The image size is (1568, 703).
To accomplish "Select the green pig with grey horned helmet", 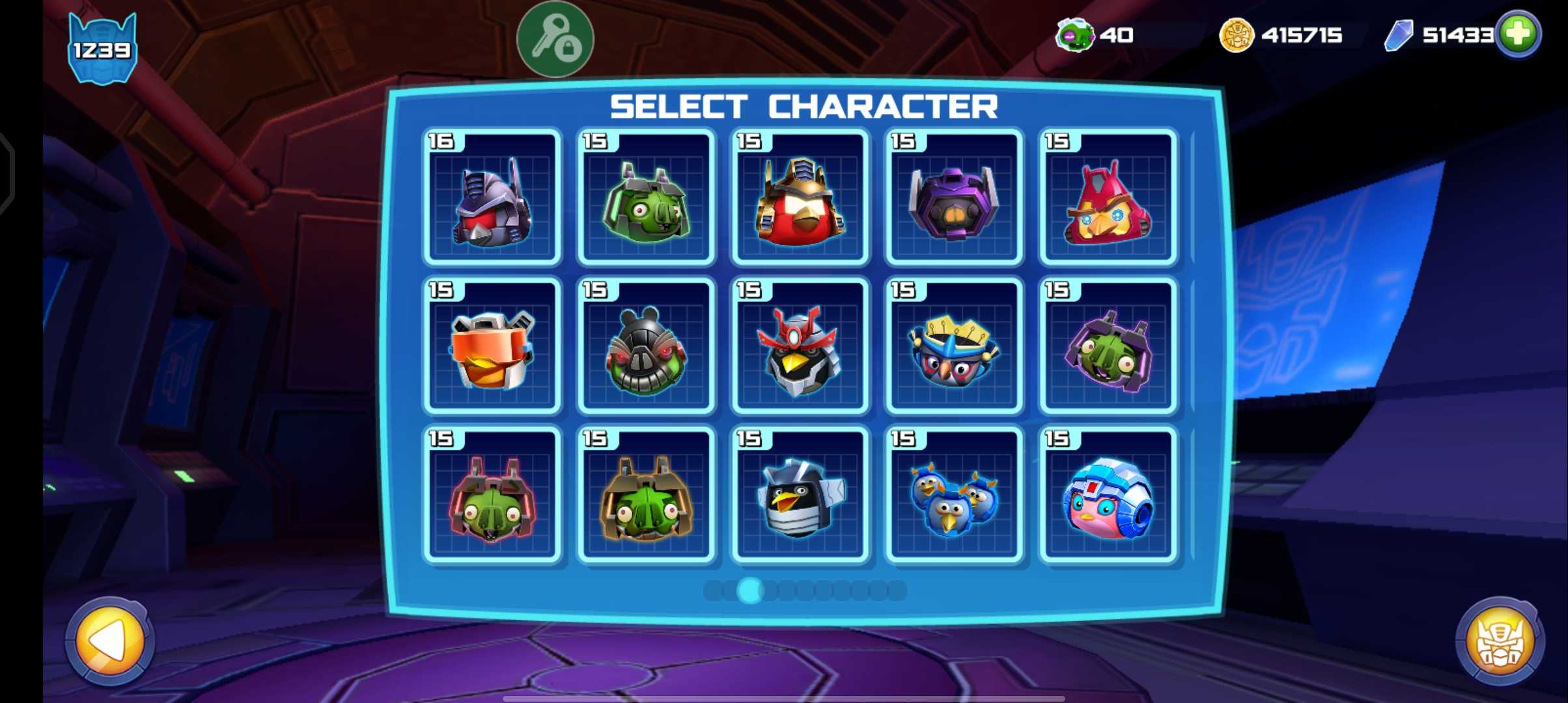I will click(x=646, y=198).
